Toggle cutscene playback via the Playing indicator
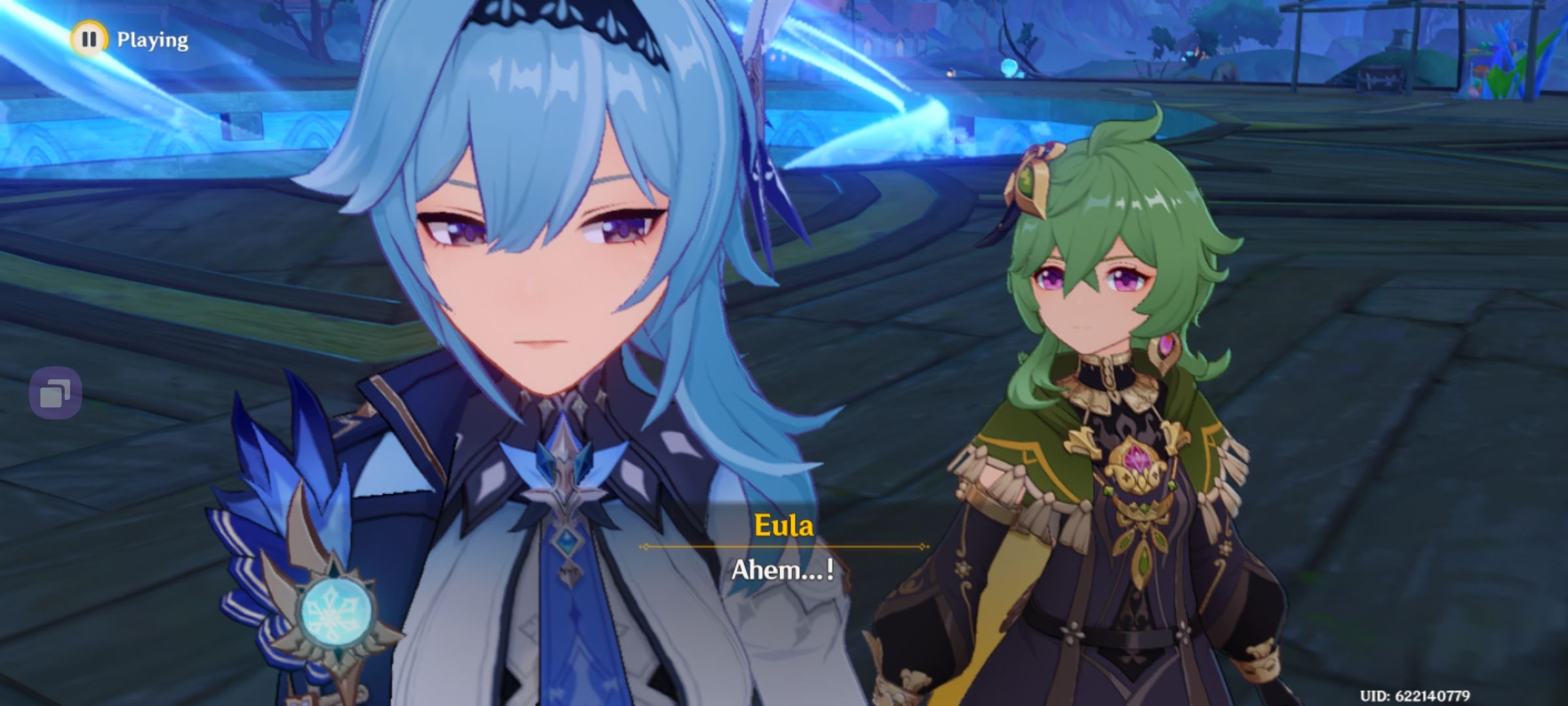 (x=90, y=40)
